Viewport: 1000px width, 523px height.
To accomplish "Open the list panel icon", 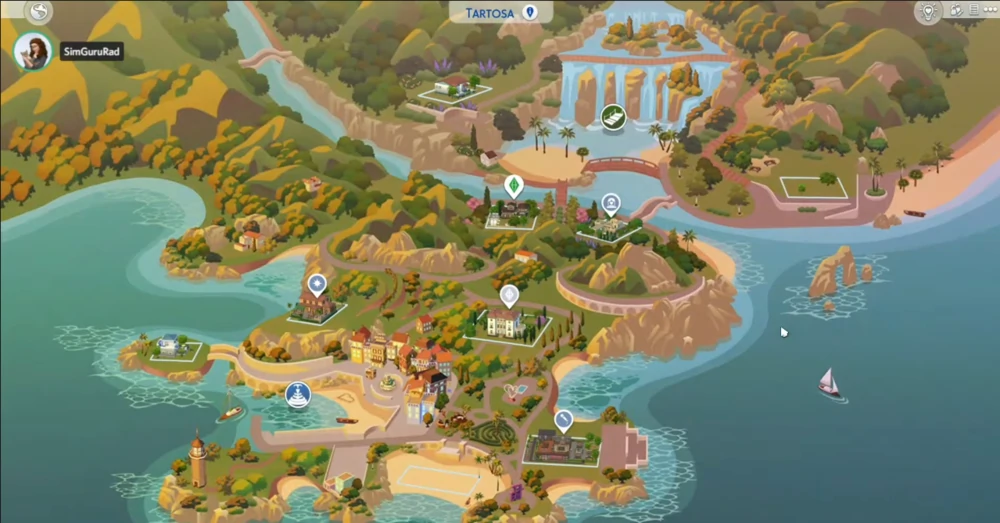I will (972, 11).
